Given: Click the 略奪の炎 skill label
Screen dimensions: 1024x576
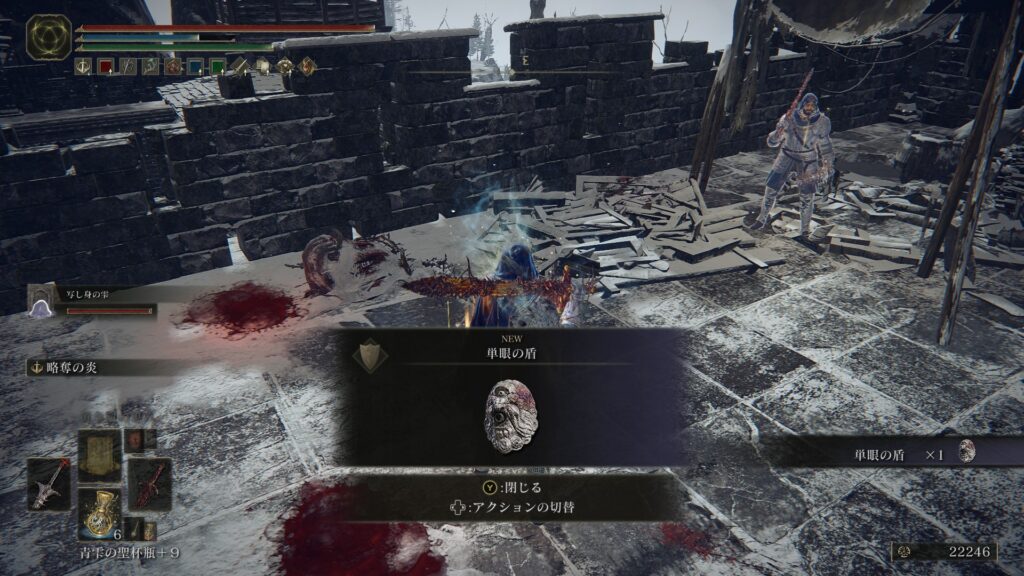Looking at the screenshot, I should [x=68, y=367].
